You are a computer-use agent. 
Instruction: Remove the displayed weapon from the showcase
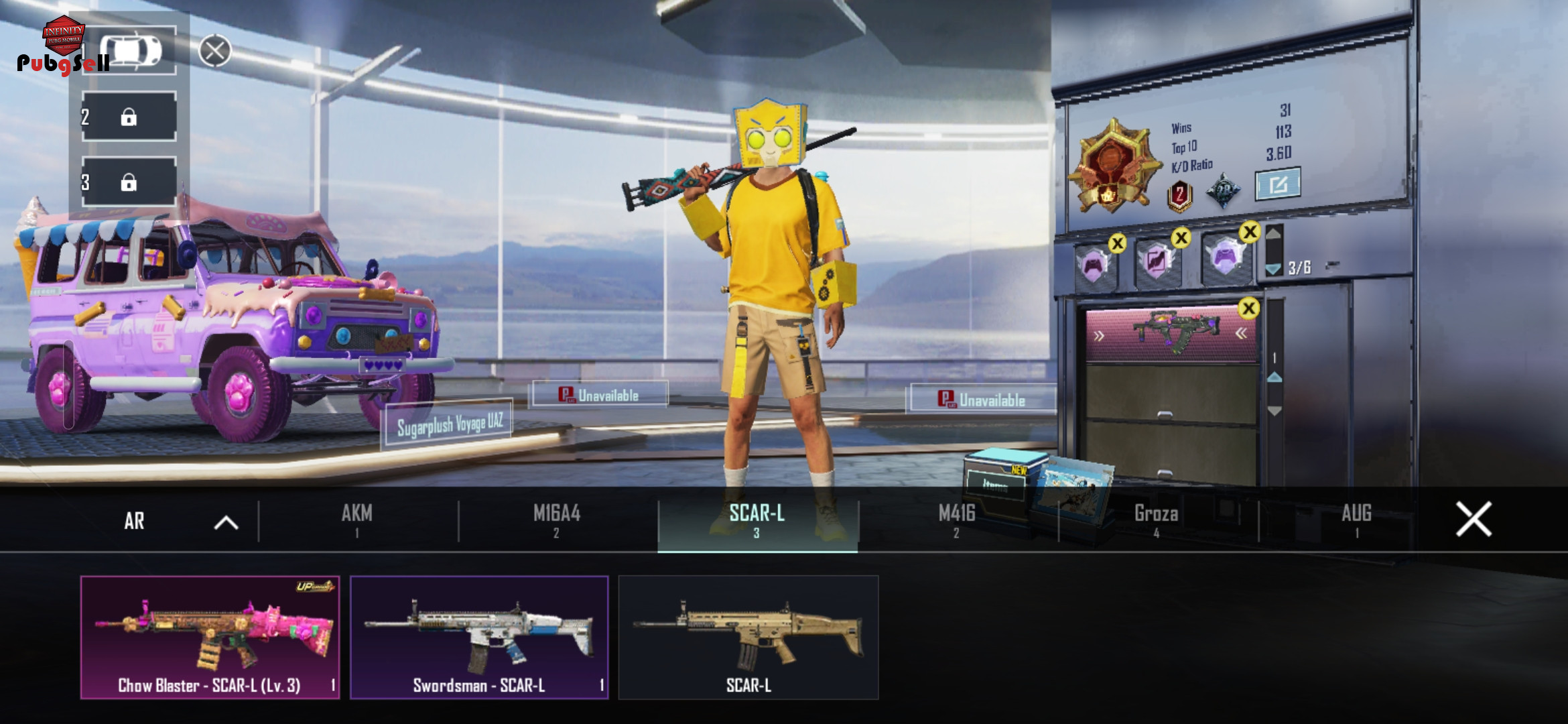1248,308
